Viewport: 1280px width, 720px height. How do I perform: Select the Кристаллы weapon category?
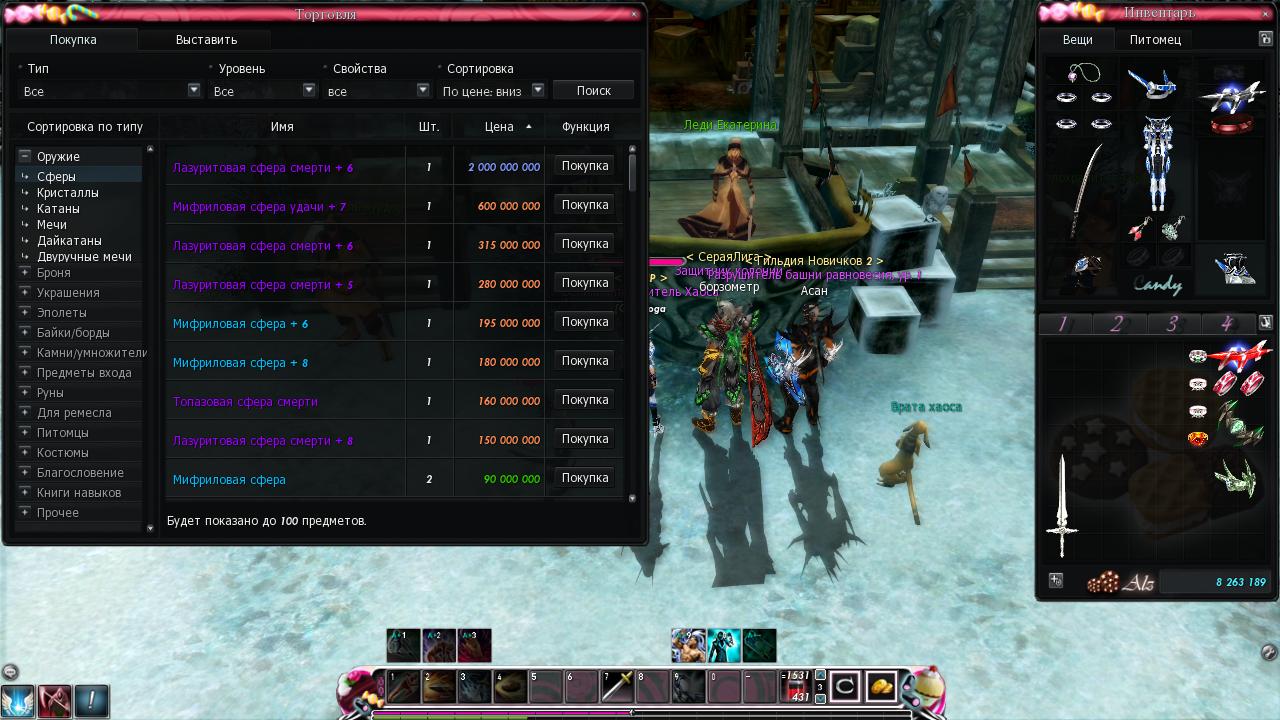[x=68, y=193]
